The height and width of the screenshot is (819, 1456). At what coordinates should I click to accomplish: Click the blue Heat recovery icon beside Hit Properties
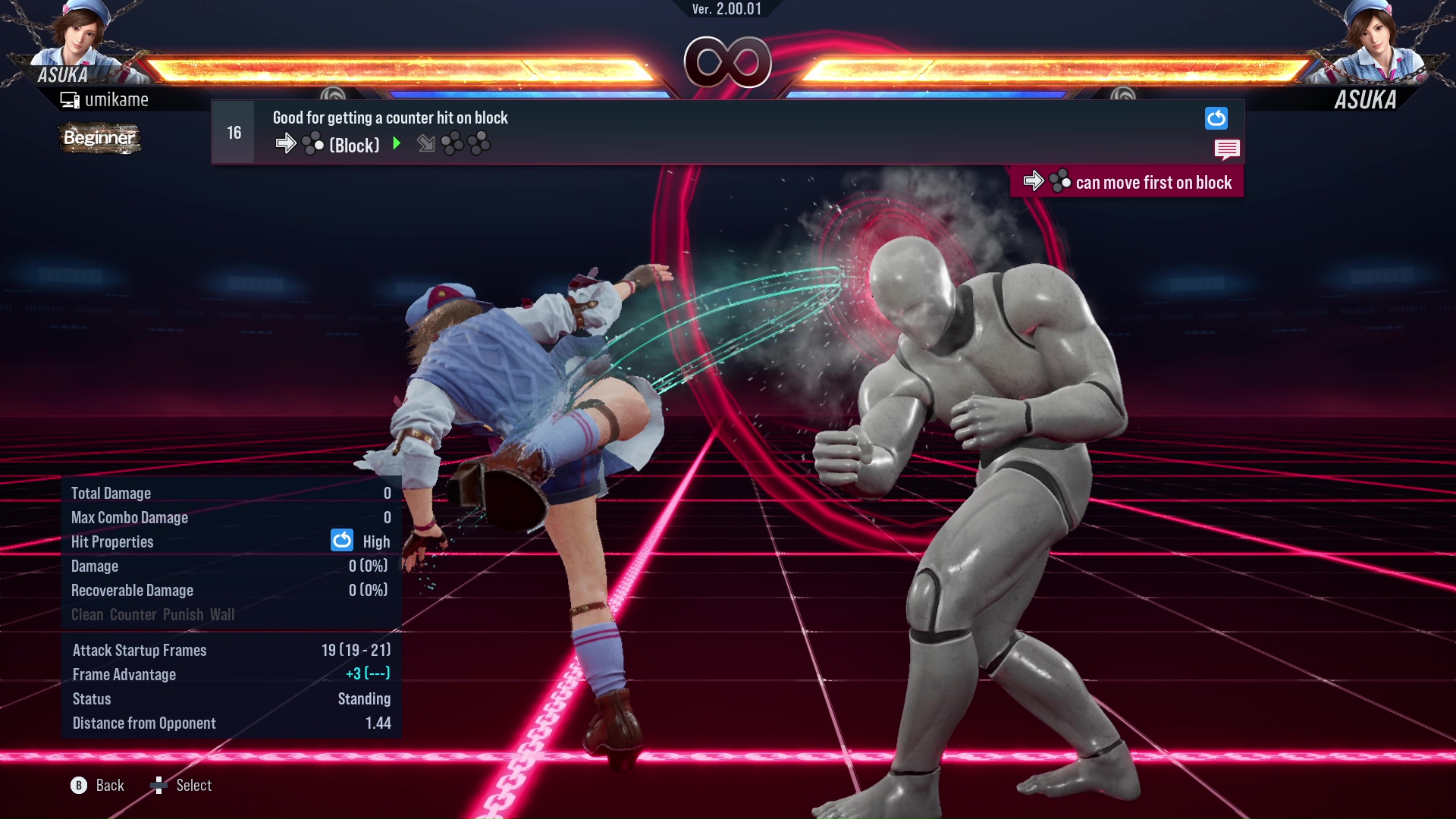coord(342,541)
